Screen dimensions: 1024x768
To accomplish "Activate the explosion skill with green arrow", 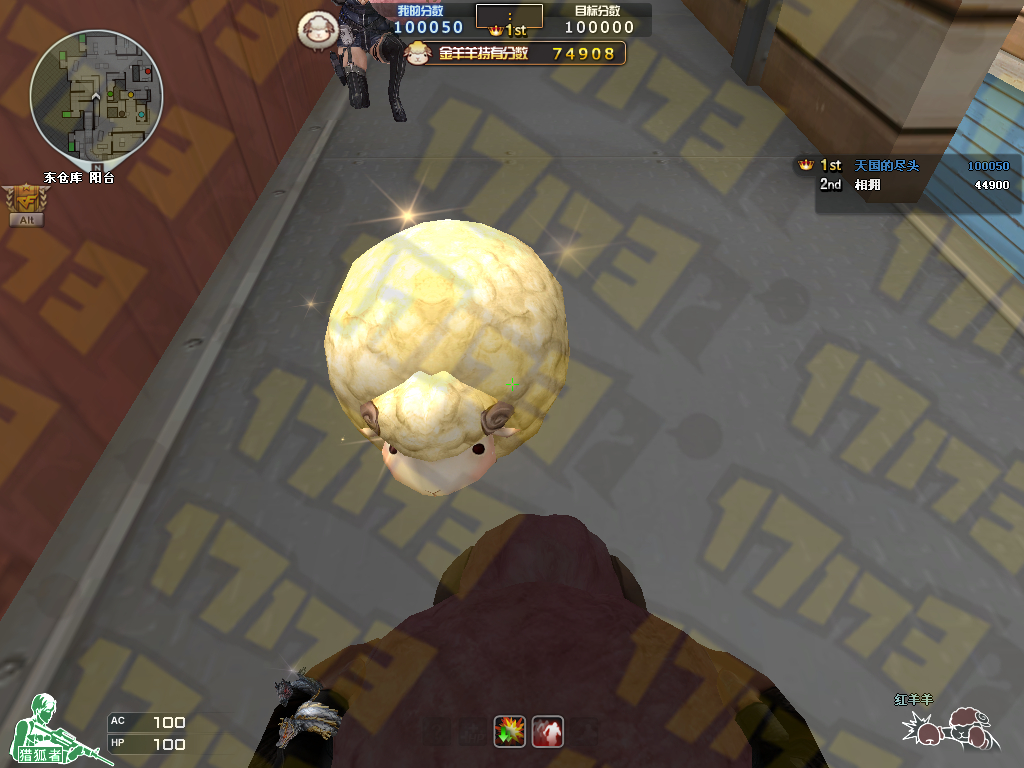I will pyautogui.click(x=510, y=731).
